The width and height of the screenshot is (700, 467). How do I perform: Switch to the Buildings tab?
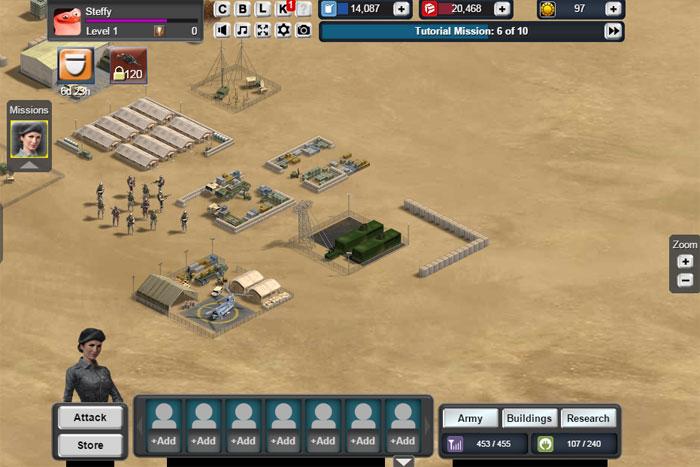tap(528, 419)
